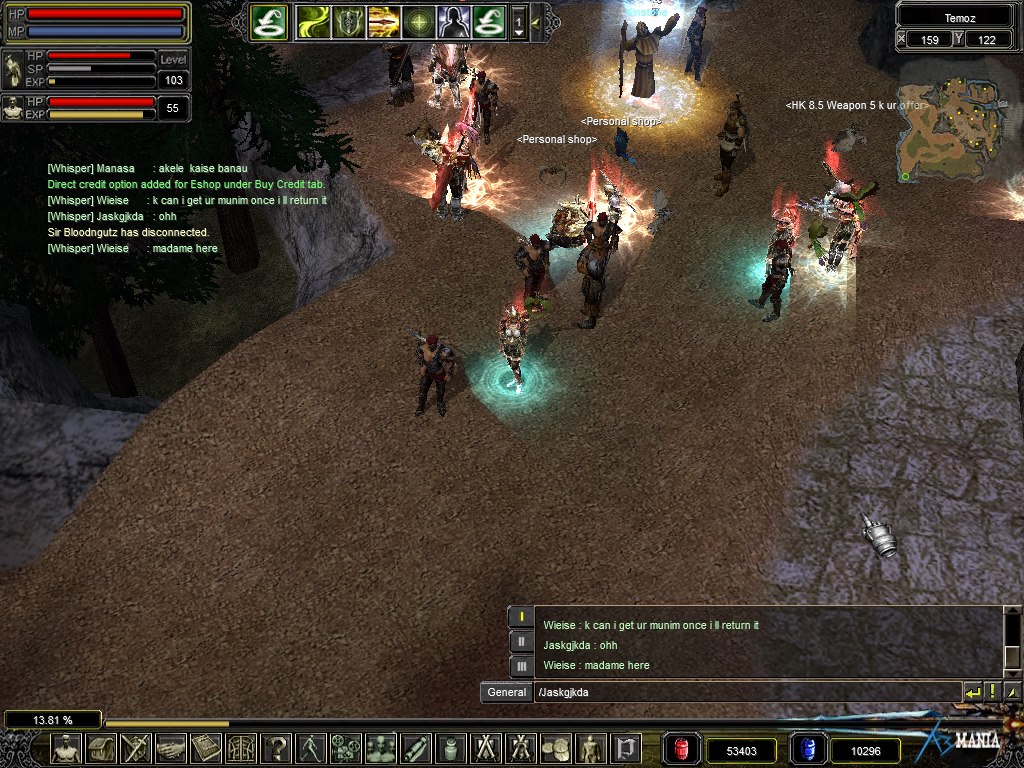
Task: Open the question mark help button
Action: (276, 748)
